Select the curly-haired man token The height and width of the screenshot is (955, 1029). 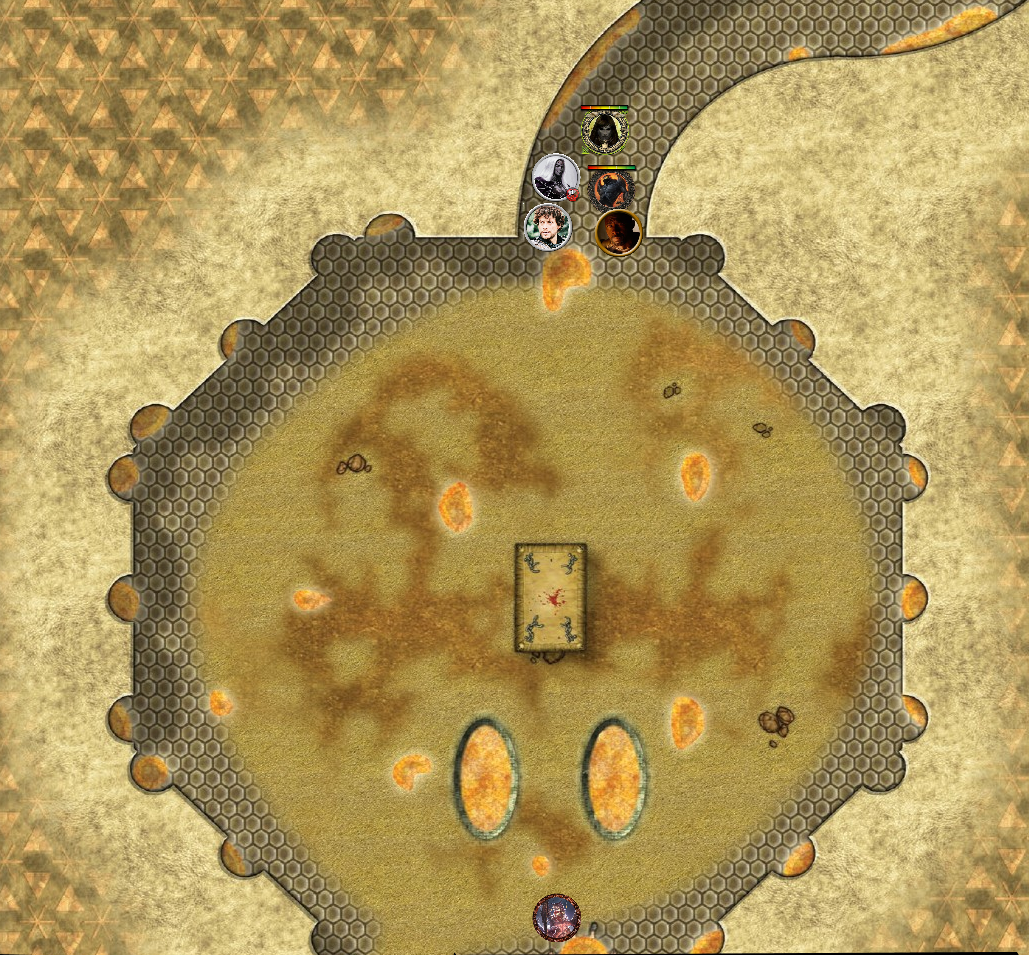(549, 226)
